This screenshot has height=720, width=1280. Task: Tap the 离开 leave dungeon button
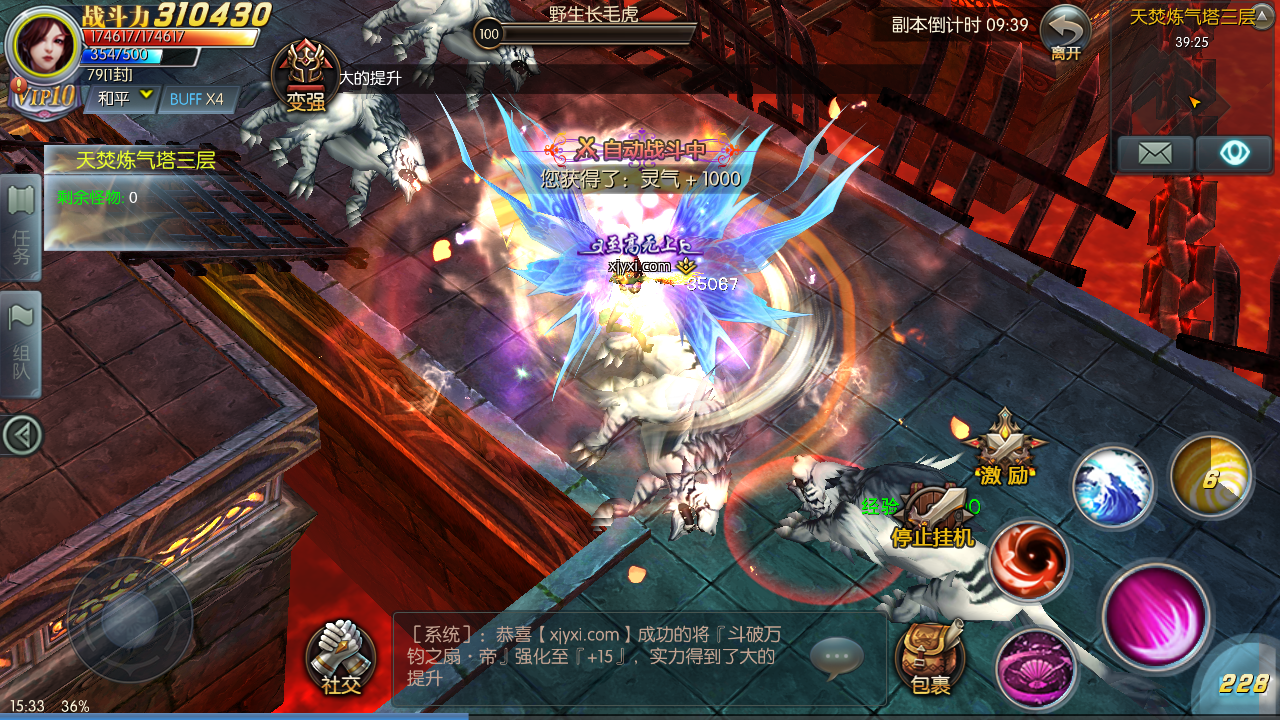click(x=1066, y=33)
